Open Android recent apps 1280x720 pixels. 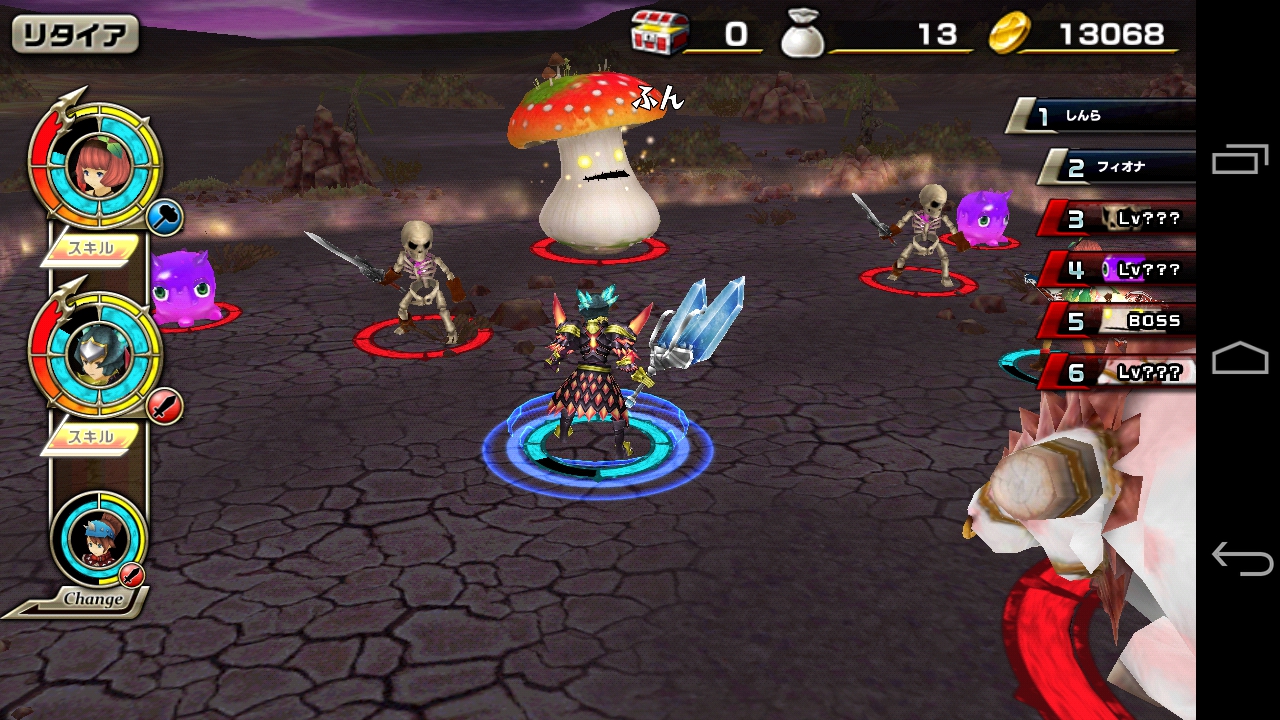1239,160
